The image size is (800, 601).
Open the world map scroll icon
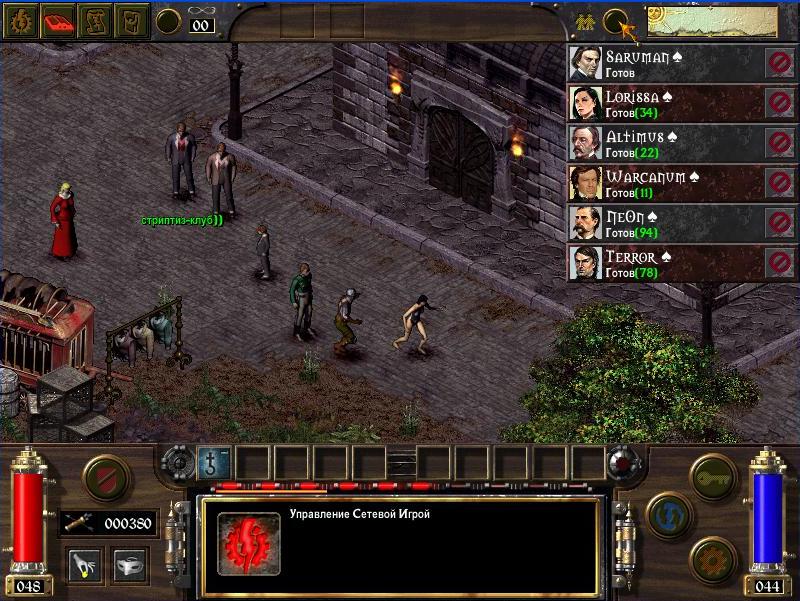pyautogui.click(x=95, y=21)
